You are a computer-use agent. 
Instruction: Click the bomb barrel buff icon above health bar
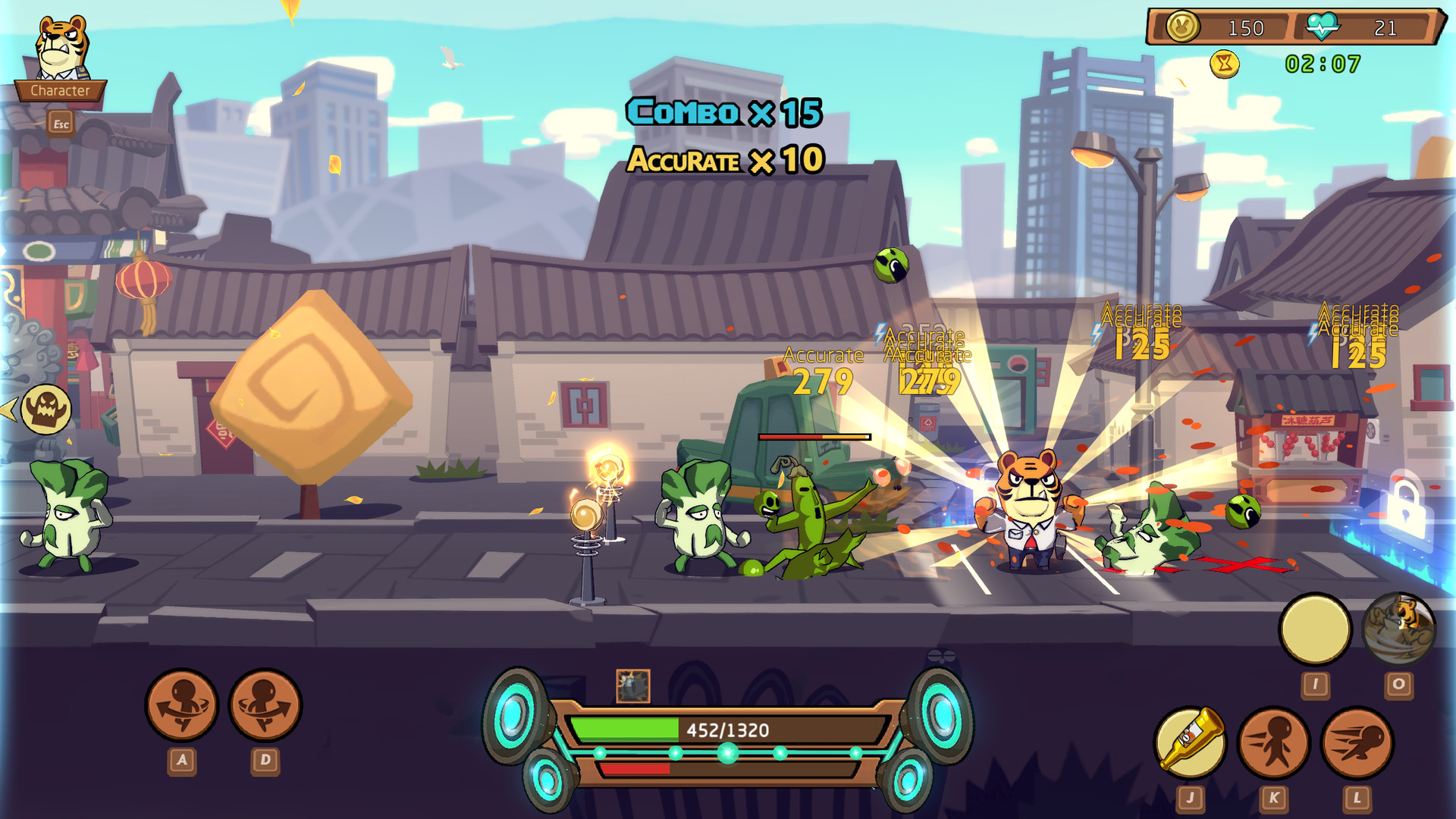click(635, 684)
